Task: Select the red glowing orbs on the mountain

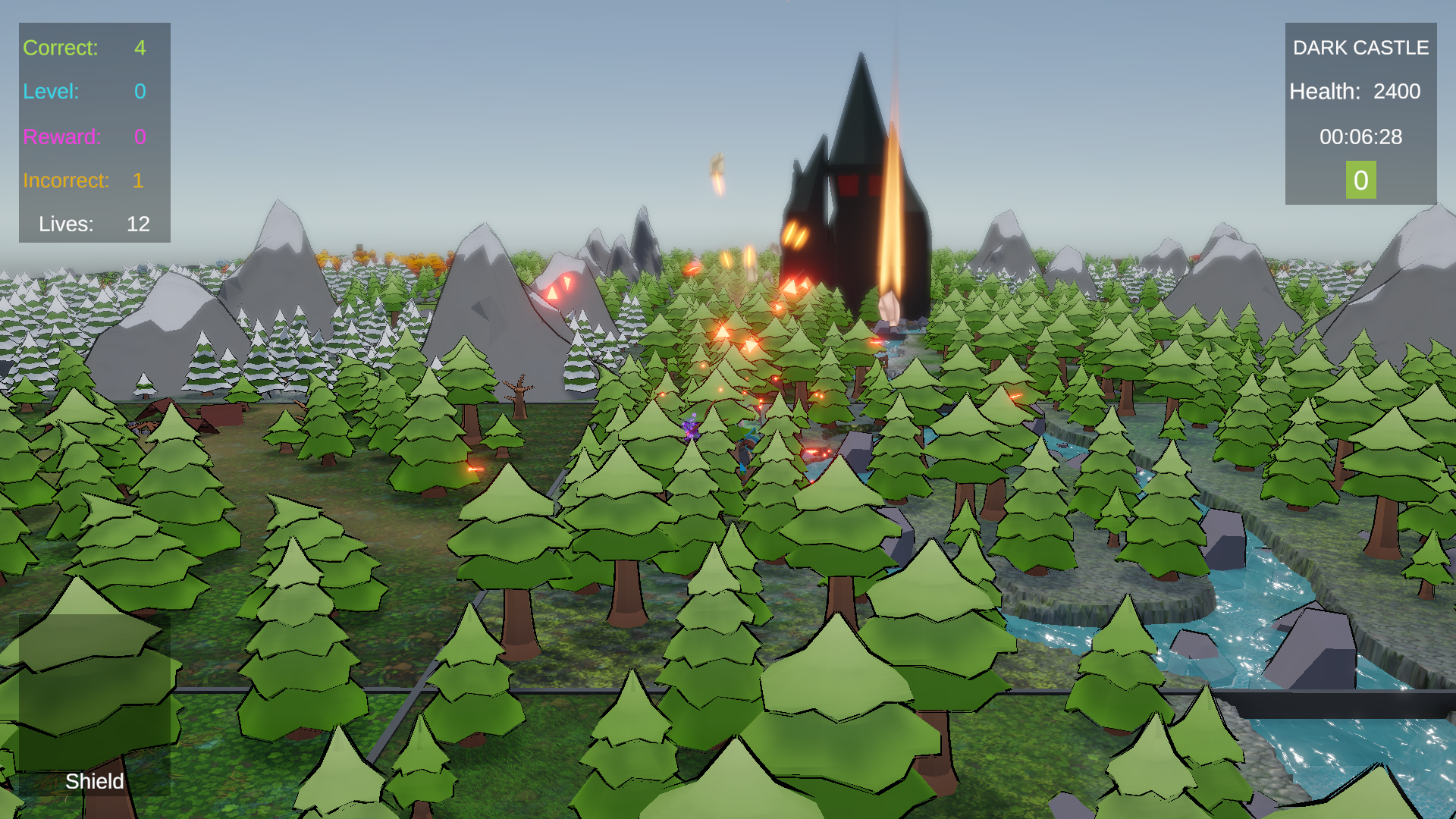Action: [563, 290]
